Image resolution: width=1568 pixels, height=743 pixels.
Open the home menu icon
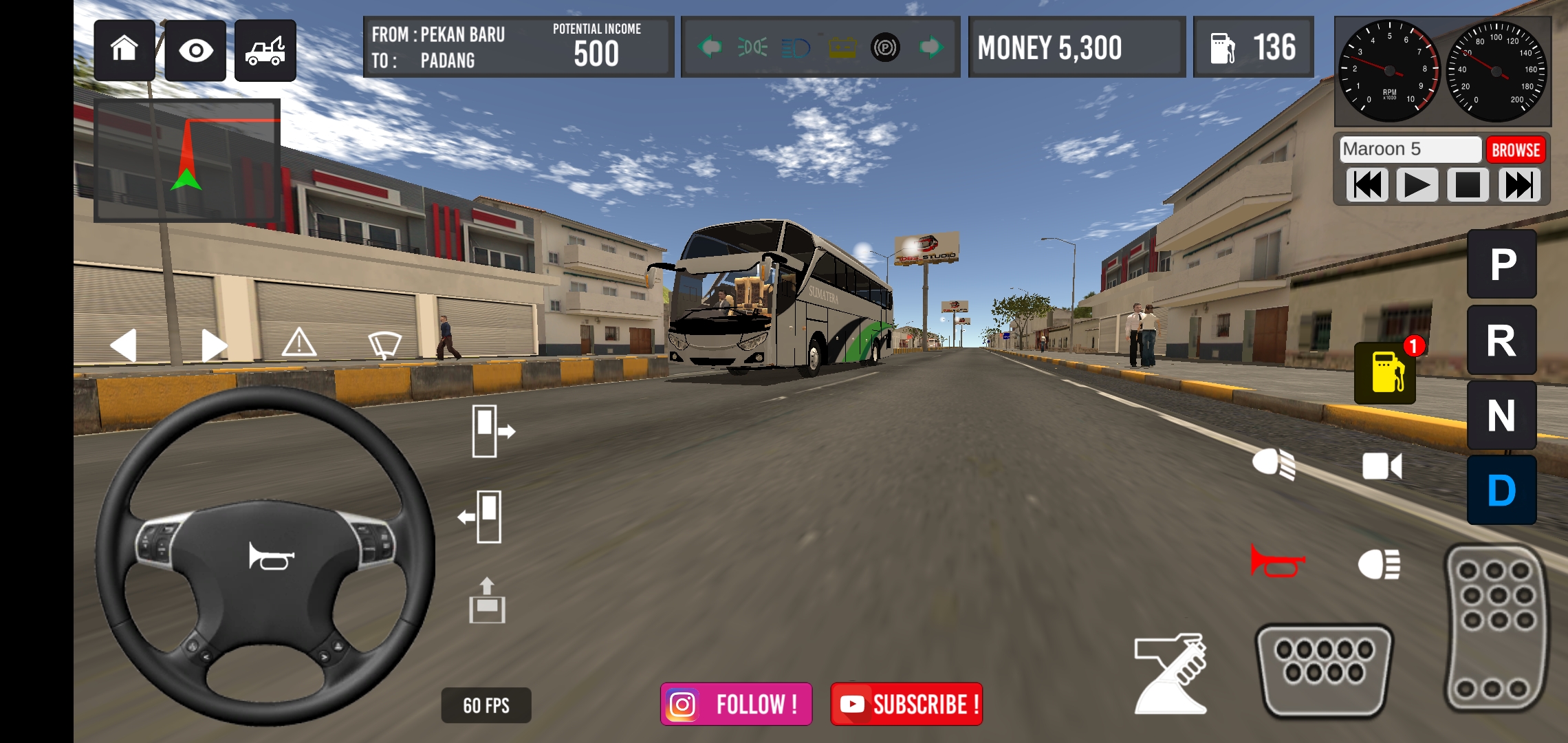tap(124, 50)
